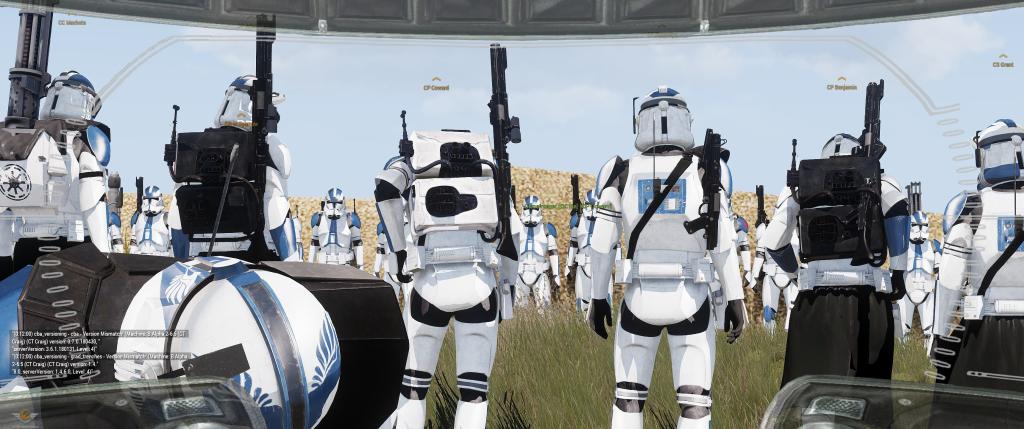
Task: Click the CP Benjamin player marker
Action: pyautogui.click(x=841, y=86)
